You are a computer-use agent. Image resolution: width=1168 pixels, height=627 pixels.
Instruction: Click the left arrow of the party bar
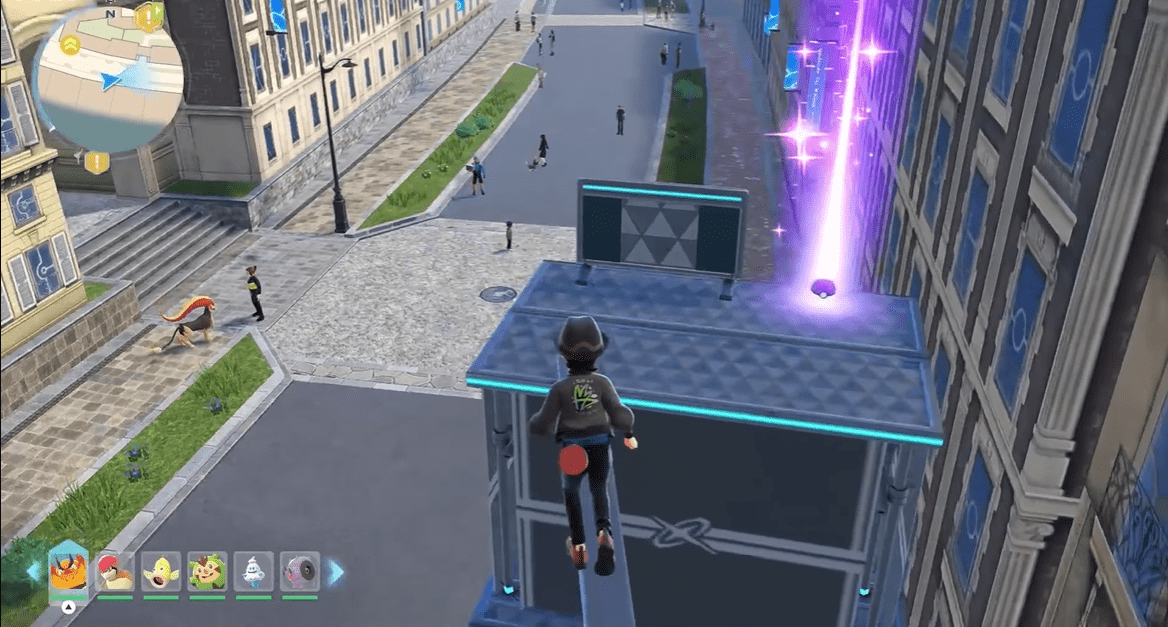click(32, 572)
